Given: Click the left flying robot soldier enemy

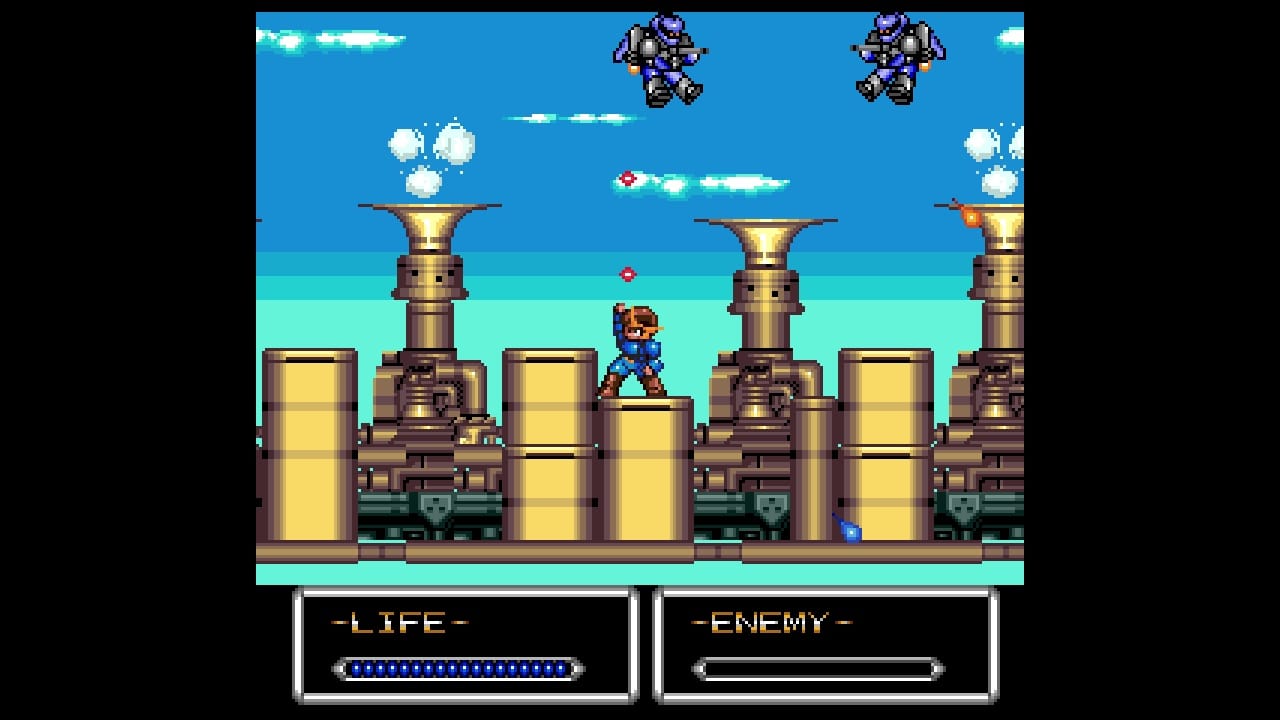Looking at the screenshot, I should point(660,60).
